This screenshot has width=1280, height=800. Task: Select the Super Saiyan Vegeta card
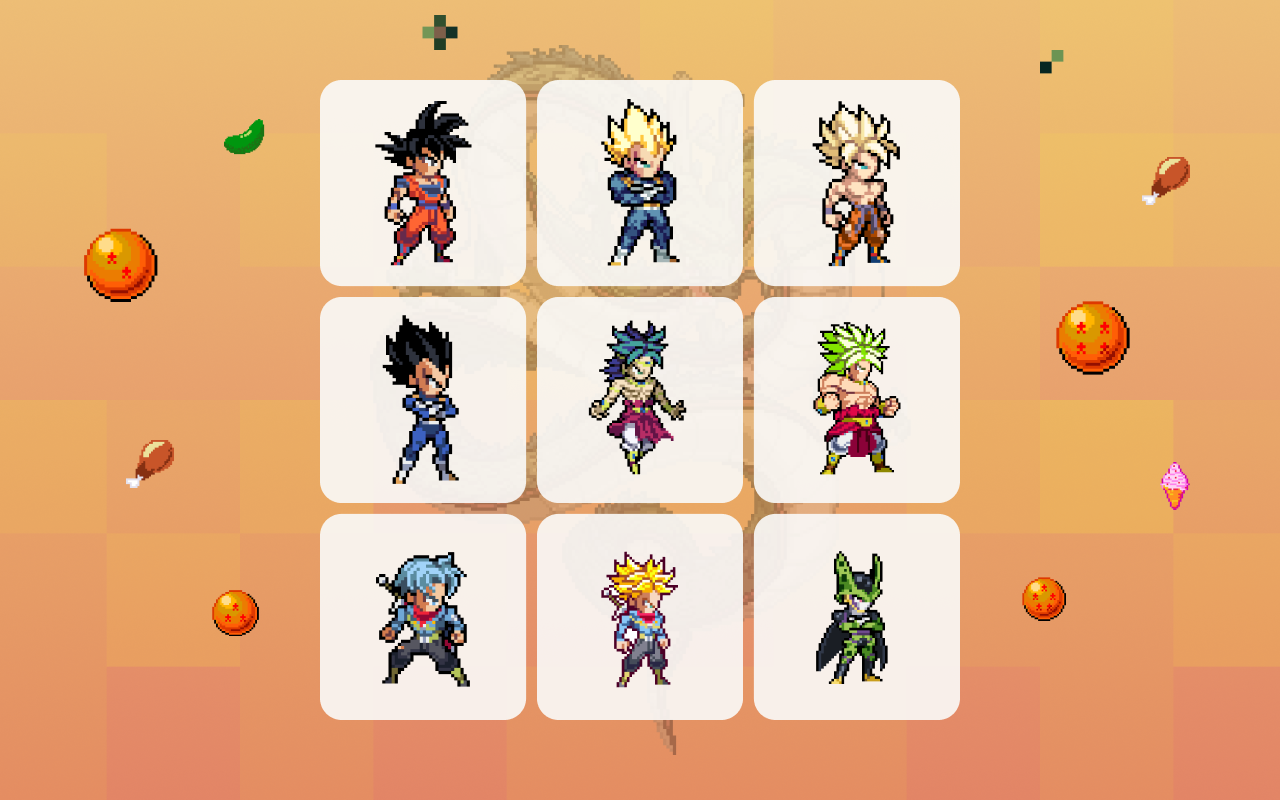640,182
